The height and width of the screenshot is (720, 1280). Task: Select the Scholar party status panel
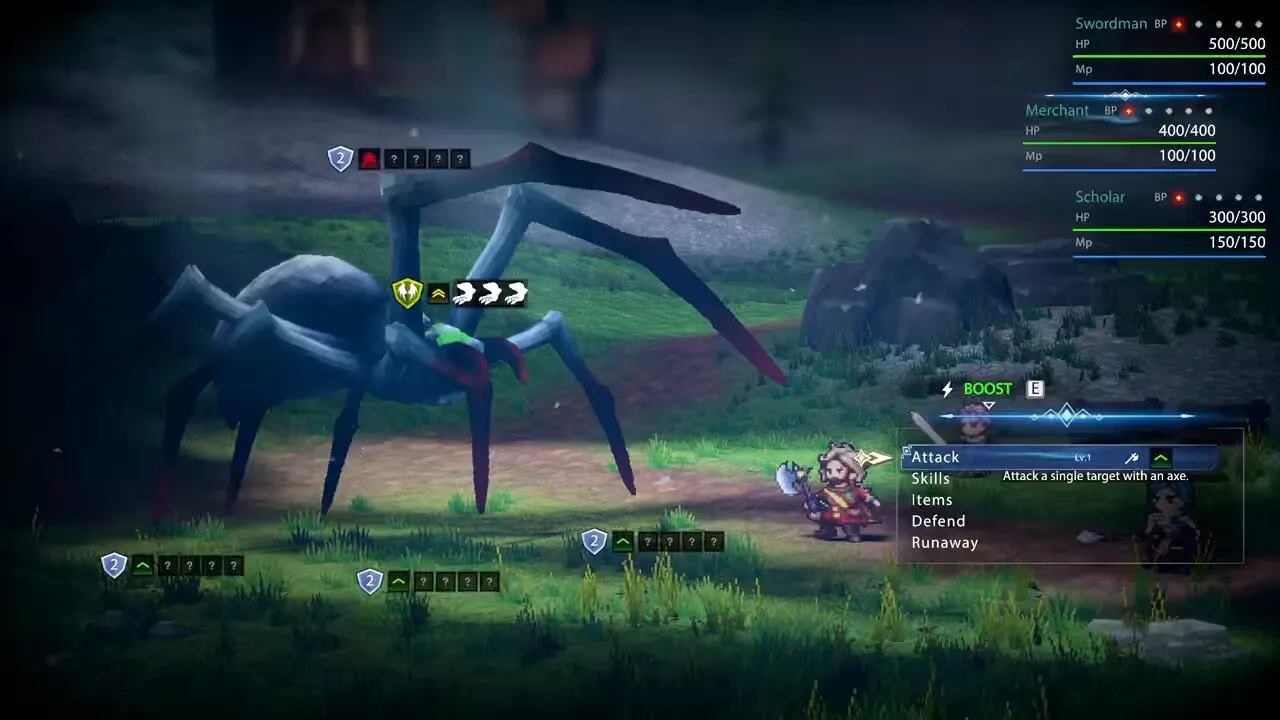(x=1169, y=221)
